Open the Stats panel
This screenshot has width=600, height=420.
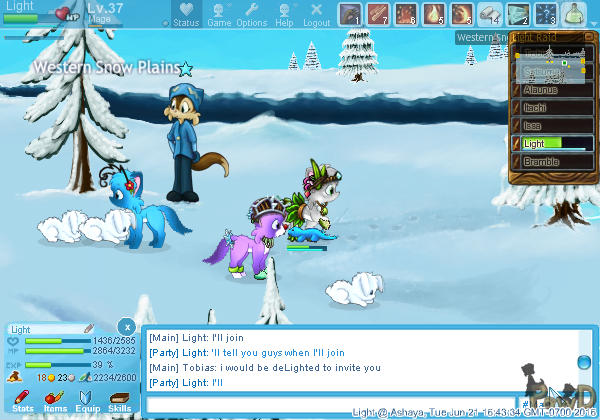22,402
